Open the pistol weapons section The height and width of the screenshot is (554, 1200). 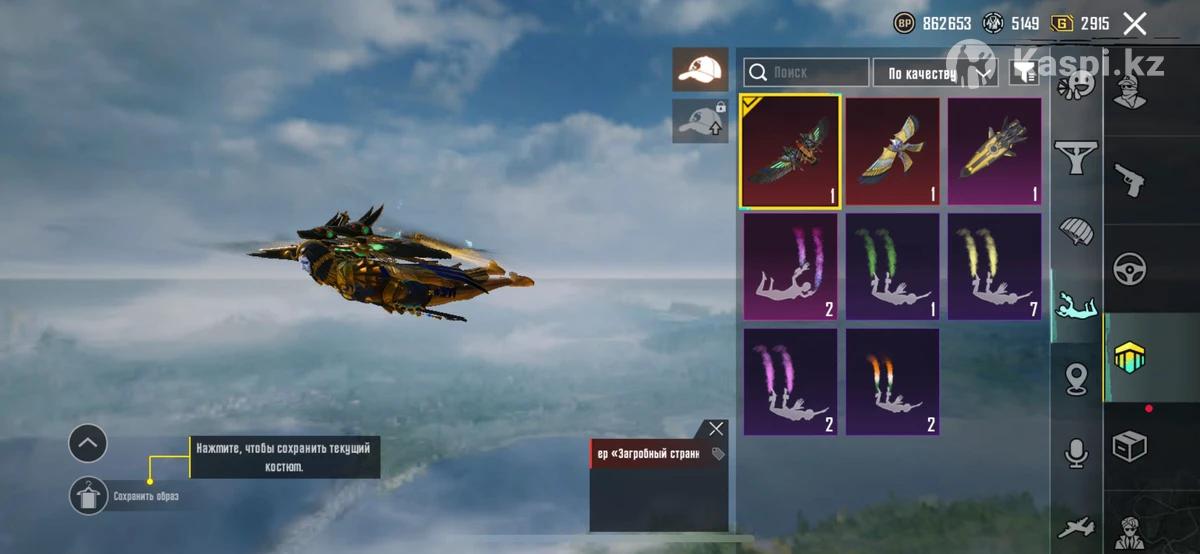1130,180
